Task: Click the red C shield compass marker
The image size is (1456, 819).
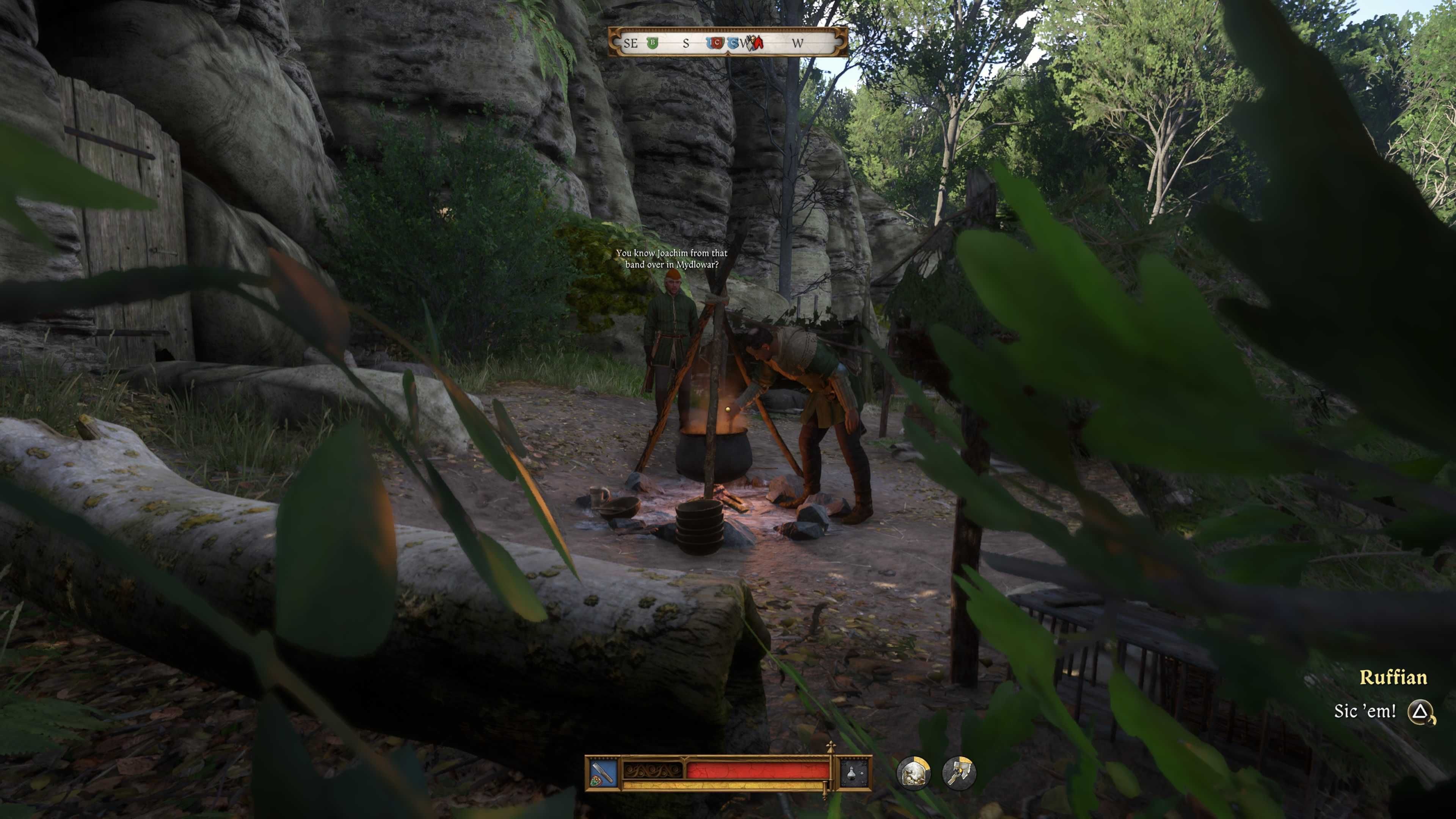Action: click(716, 43)
